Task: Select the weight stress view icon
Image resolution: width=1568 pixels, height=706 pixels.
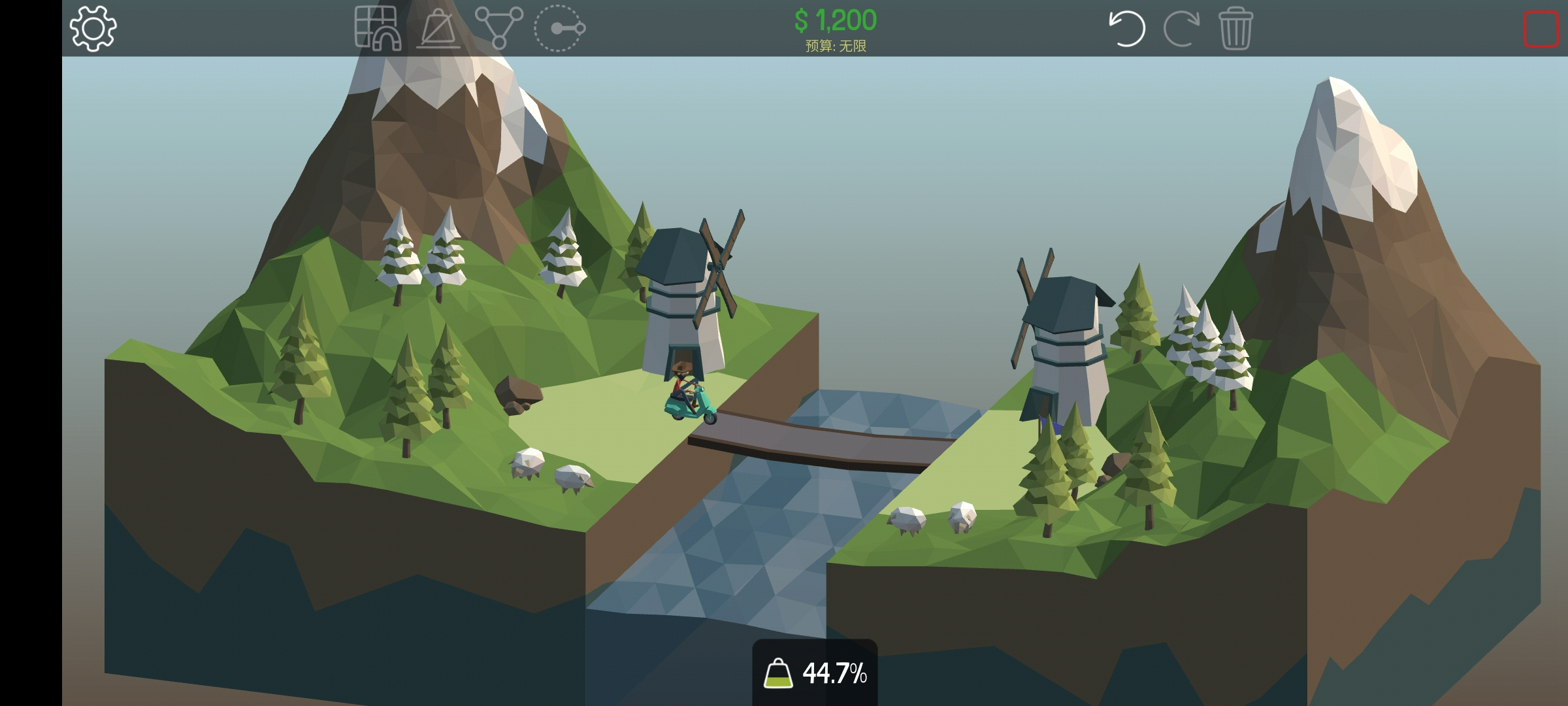Action: (438, 28)
